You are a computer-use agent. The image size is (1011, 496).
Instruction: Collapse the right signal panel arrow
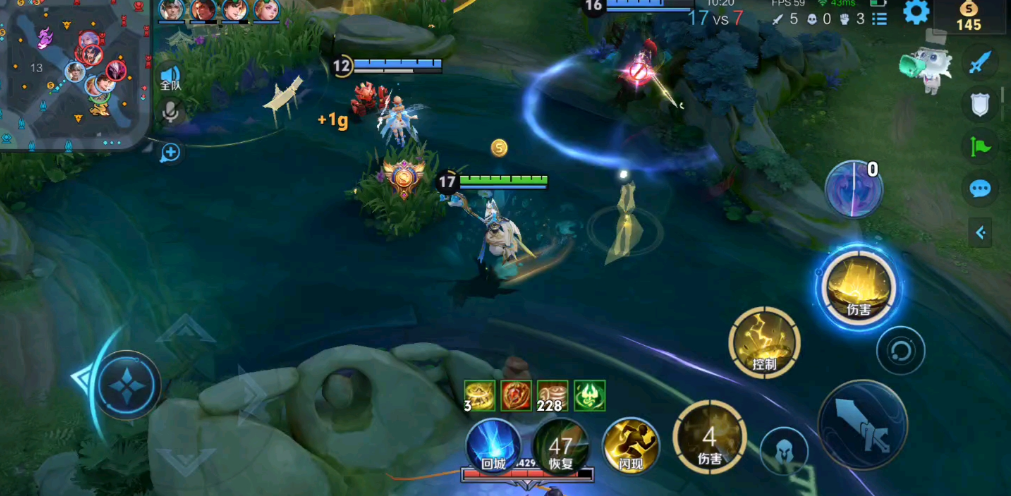point(980,232)
